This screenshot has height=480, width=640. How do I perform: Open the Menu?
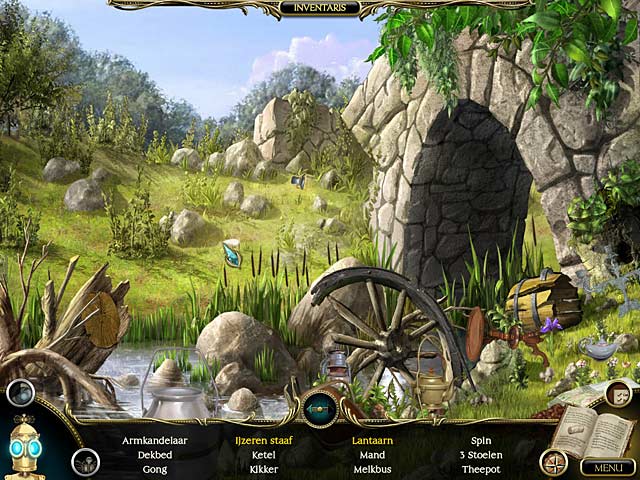(607, 467)
